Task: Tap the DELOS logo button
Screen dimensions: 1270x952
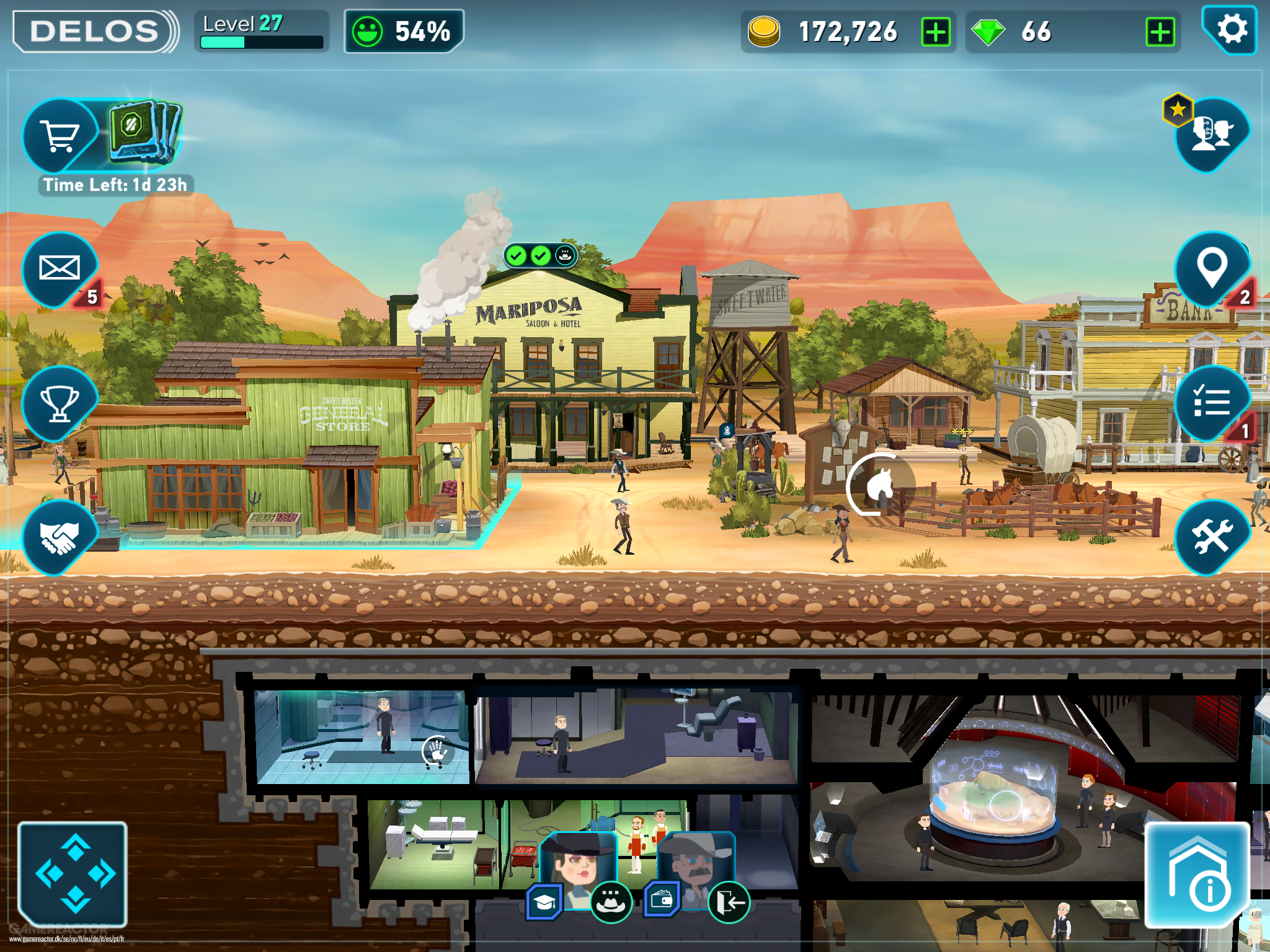Action: pyautogui.click(x=94, y=31)
